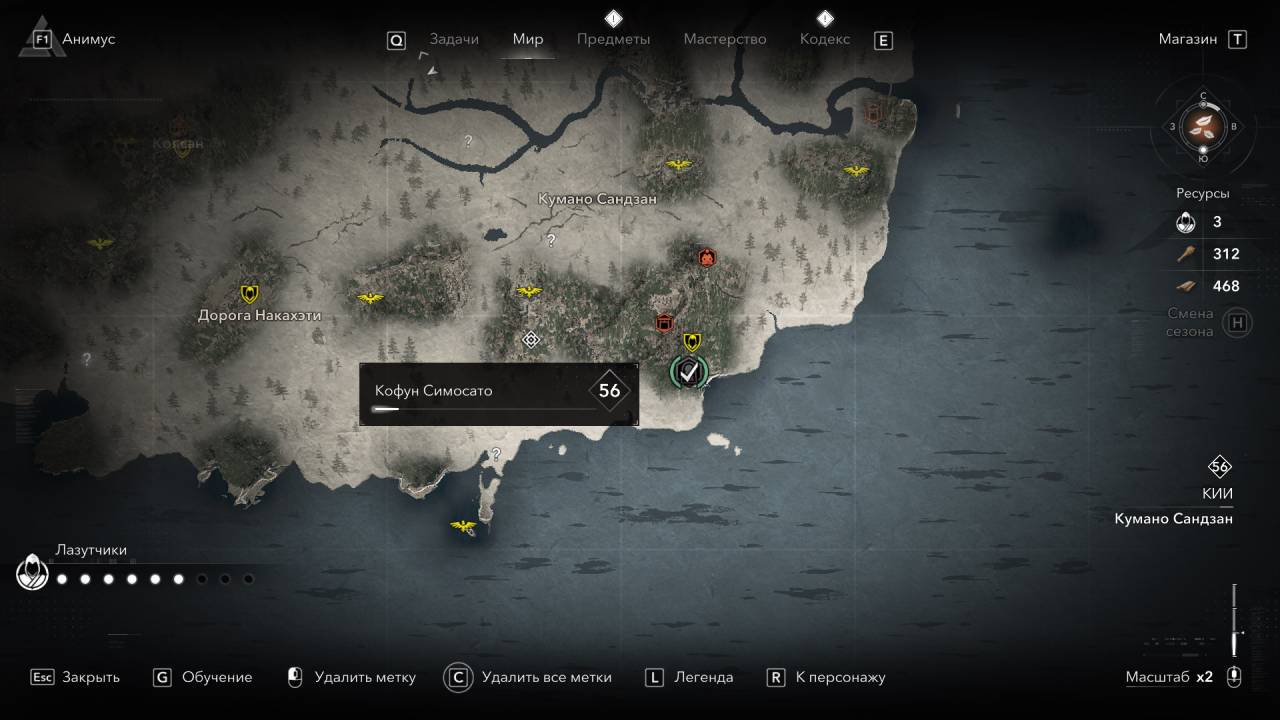Screen dimensions: 1280x720
Task: Choose Удалить все метки
Action: (546, 677)
